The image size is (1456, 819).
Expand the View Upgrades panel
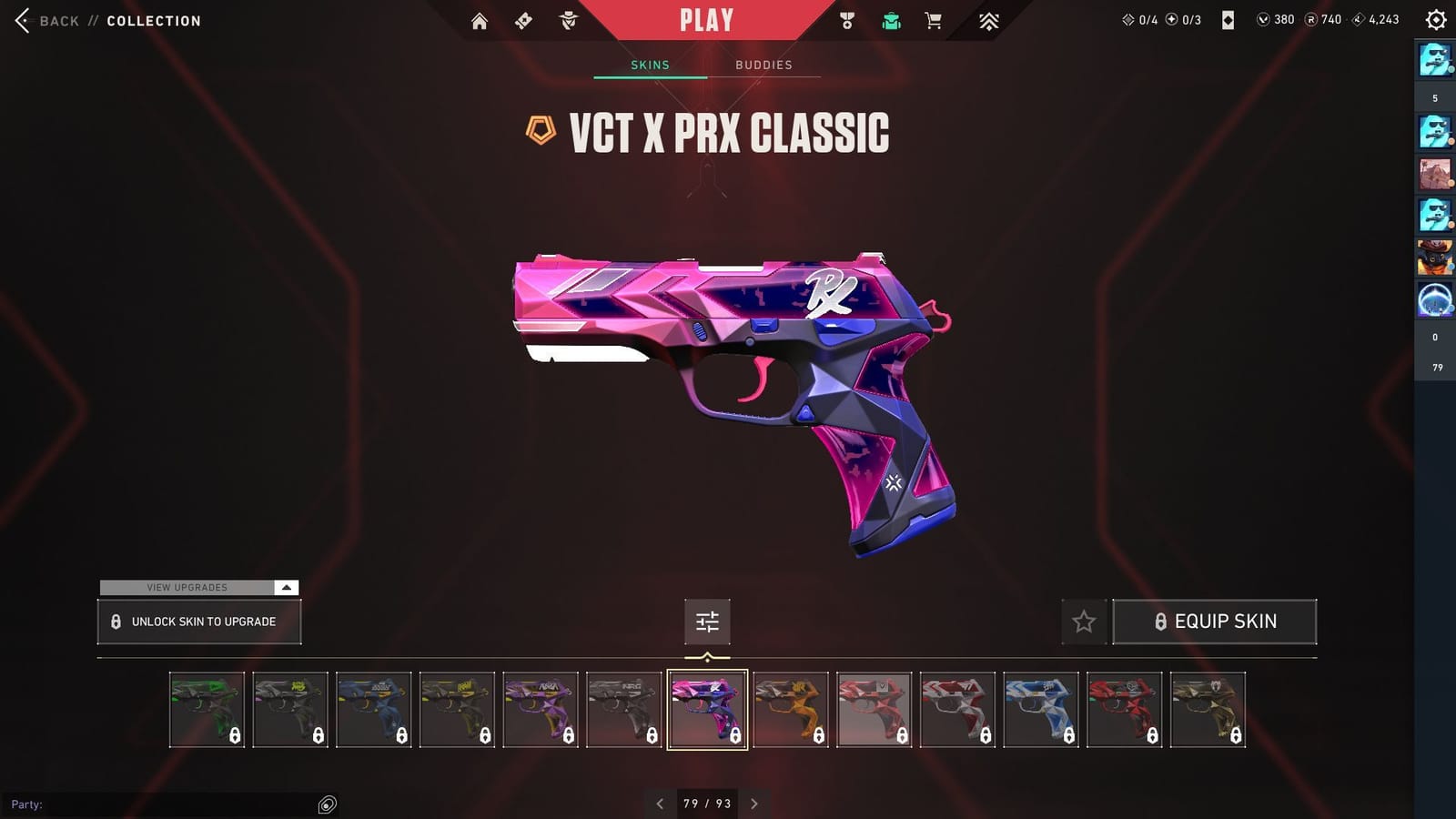click(198, 587)
